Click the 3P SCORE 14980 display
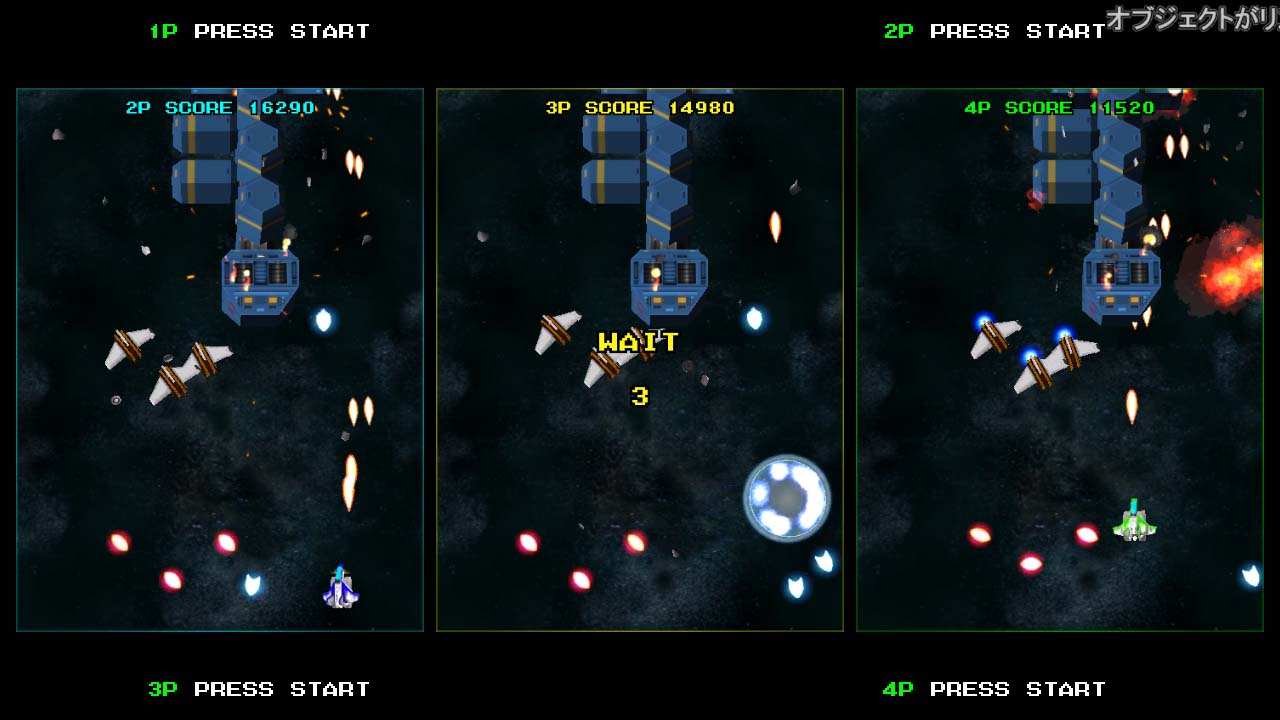The height and width of the screenshot is (720, 1280). coord(640,107)
